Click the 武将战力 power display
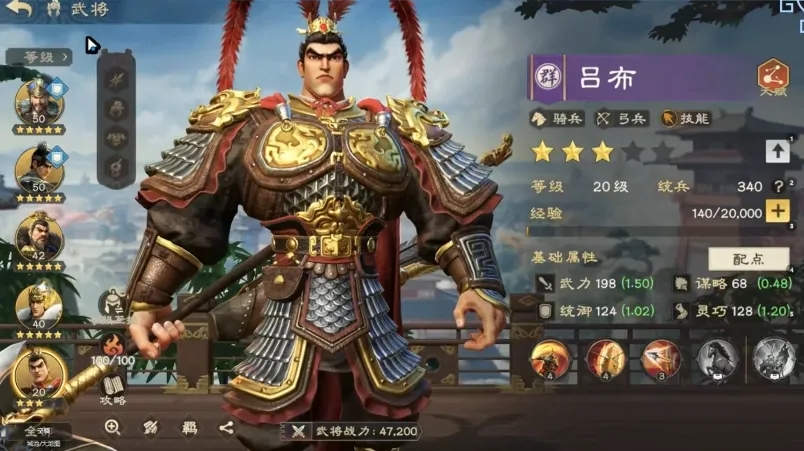Image resolution: width=804 pixels, height=451 pixels. click(x=354, y=431)
